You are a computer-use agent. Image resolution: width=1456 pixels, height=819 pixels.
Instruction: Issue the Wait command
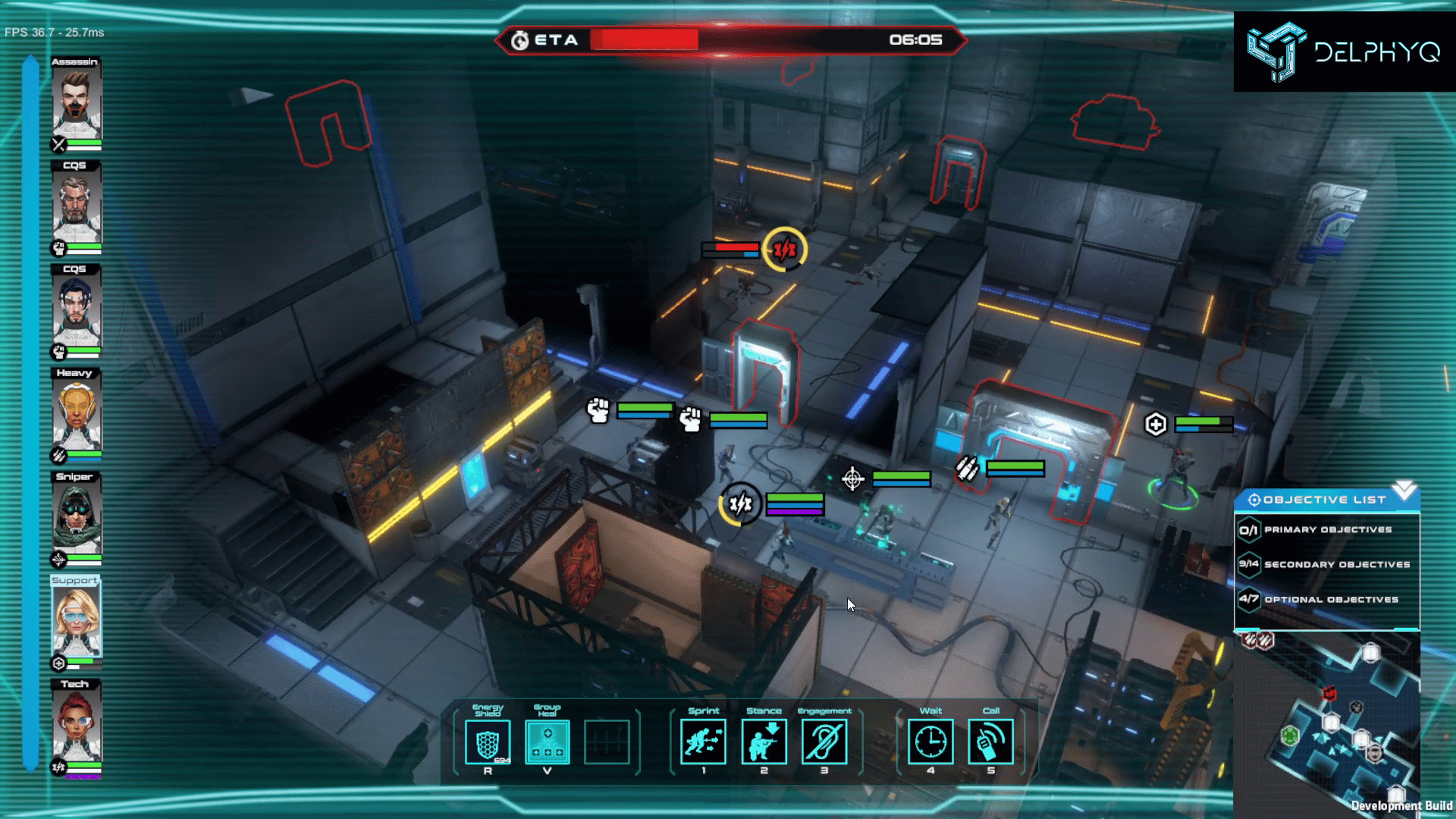pos(930,742)
